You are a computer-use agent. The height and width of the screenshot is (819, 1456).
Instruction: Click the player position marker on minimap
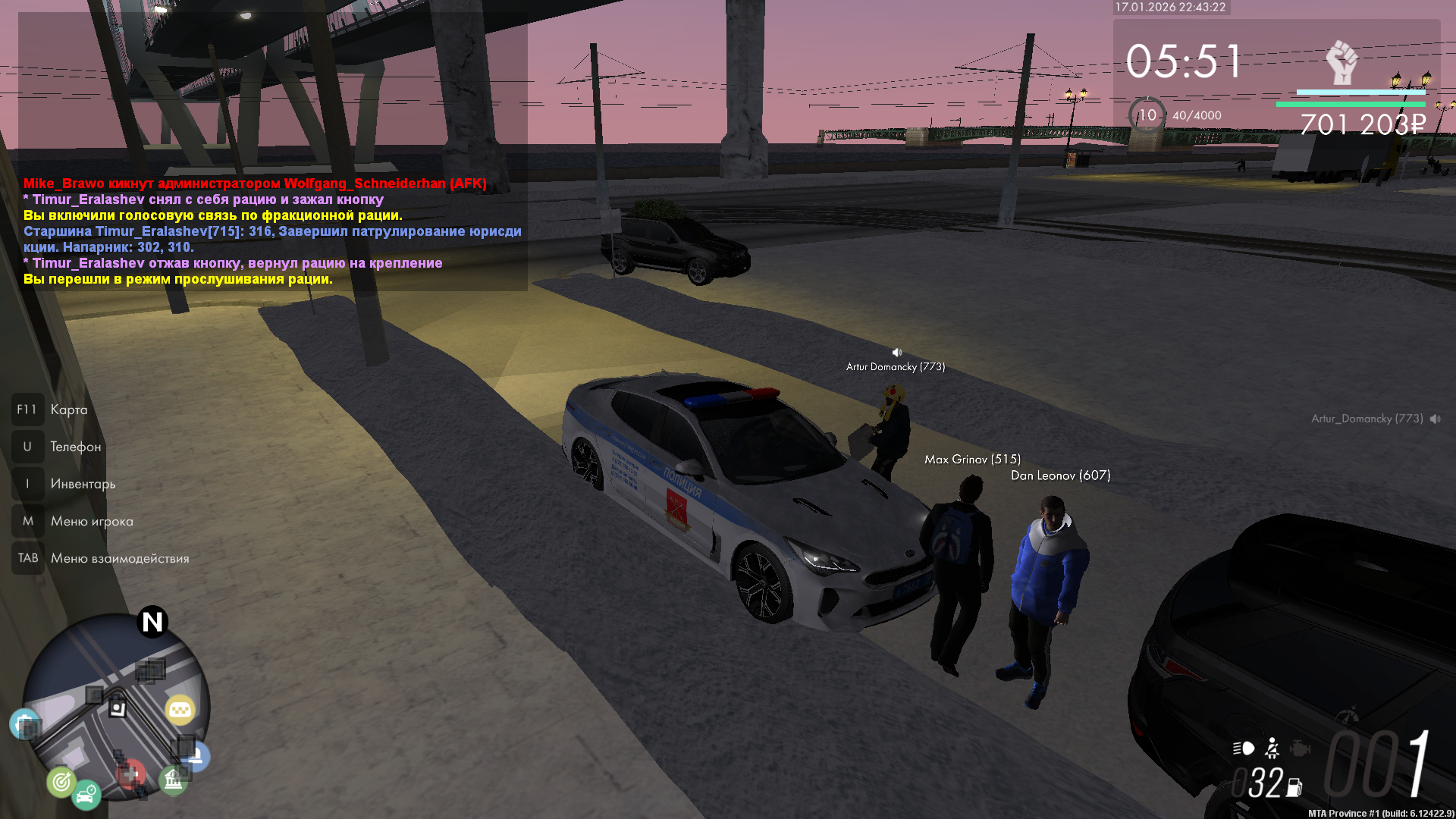118,708
